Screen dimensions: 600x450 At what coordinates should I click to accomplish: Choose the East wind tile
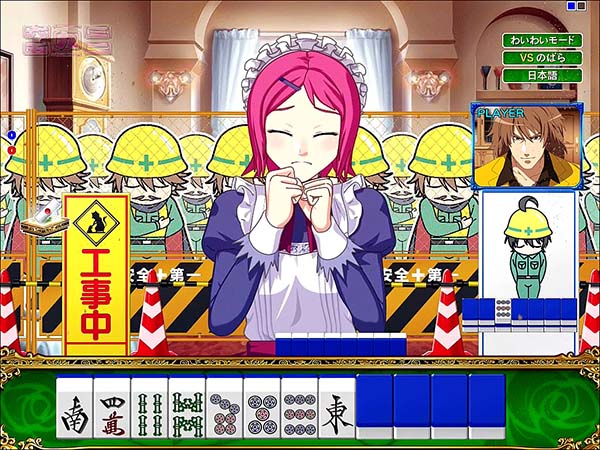coord(336,411)
